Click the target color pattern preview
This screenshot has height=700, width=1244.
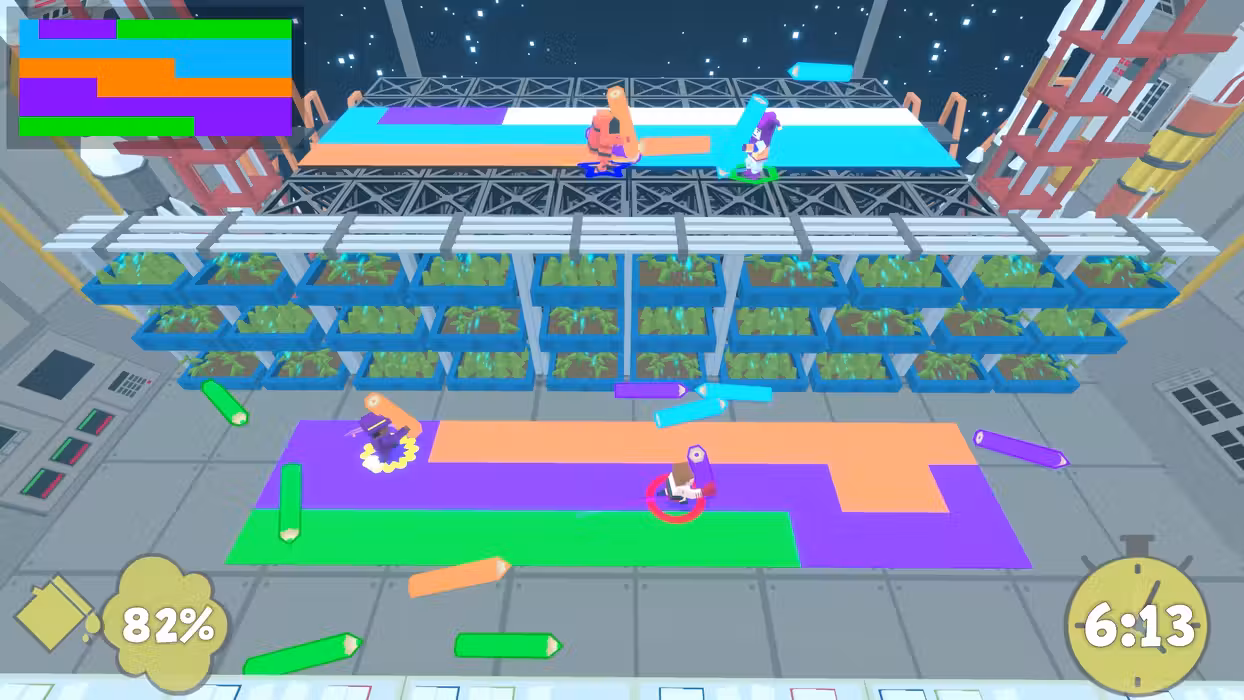(155, 77)
